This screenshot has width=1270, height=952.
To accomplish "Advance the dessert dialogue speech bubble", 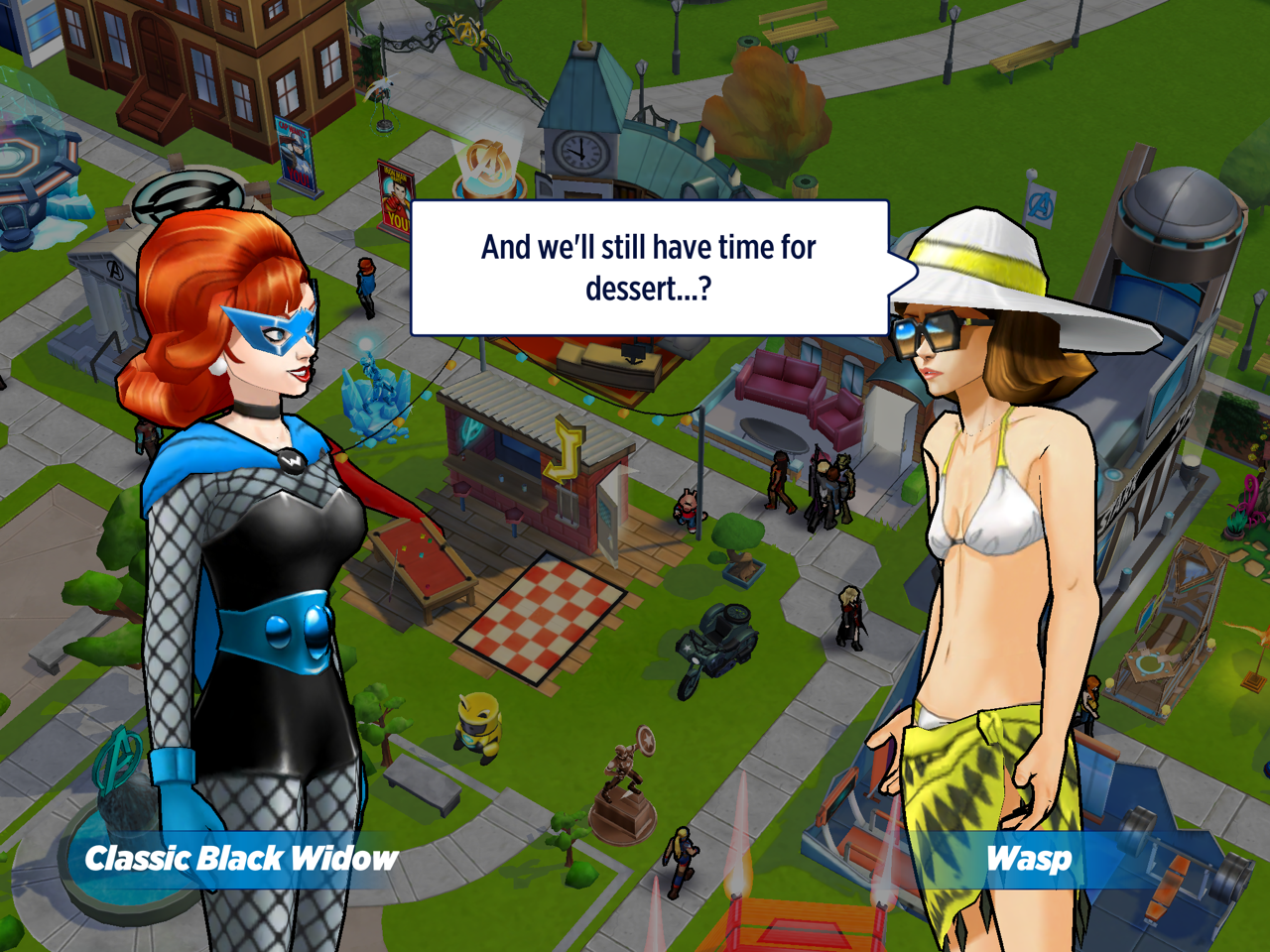I will click(649, 268).
